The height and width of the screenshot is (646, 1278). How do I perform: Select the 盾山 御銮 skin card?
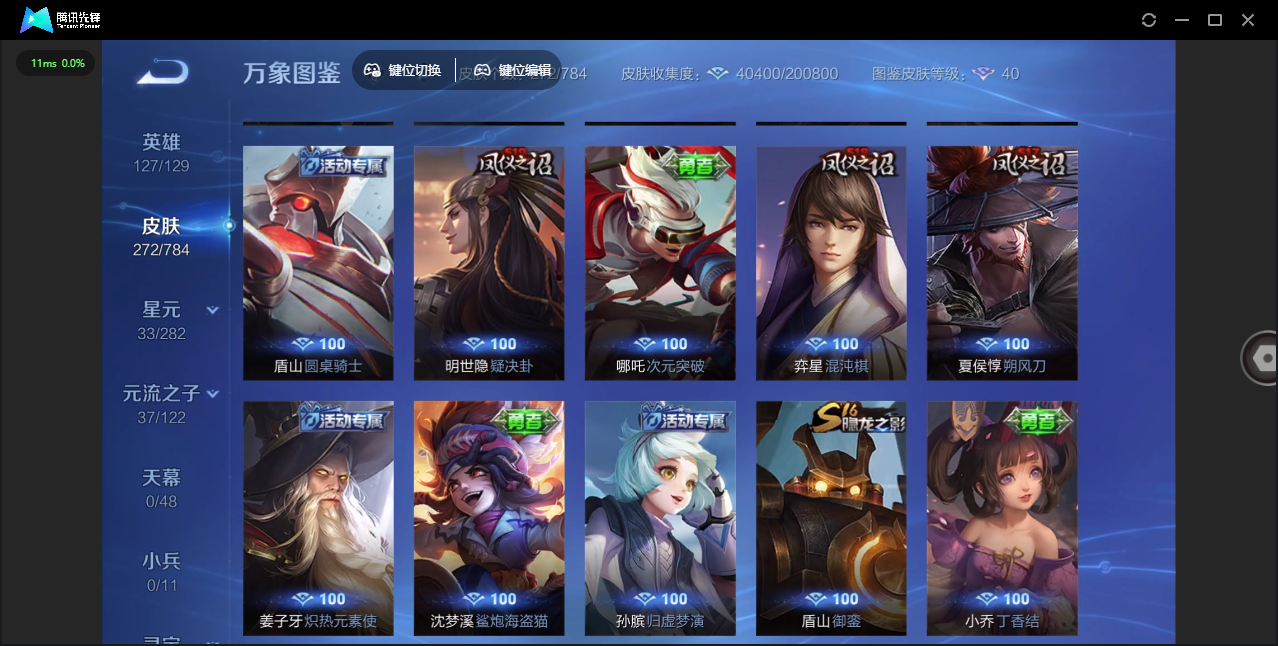(831, 518)
